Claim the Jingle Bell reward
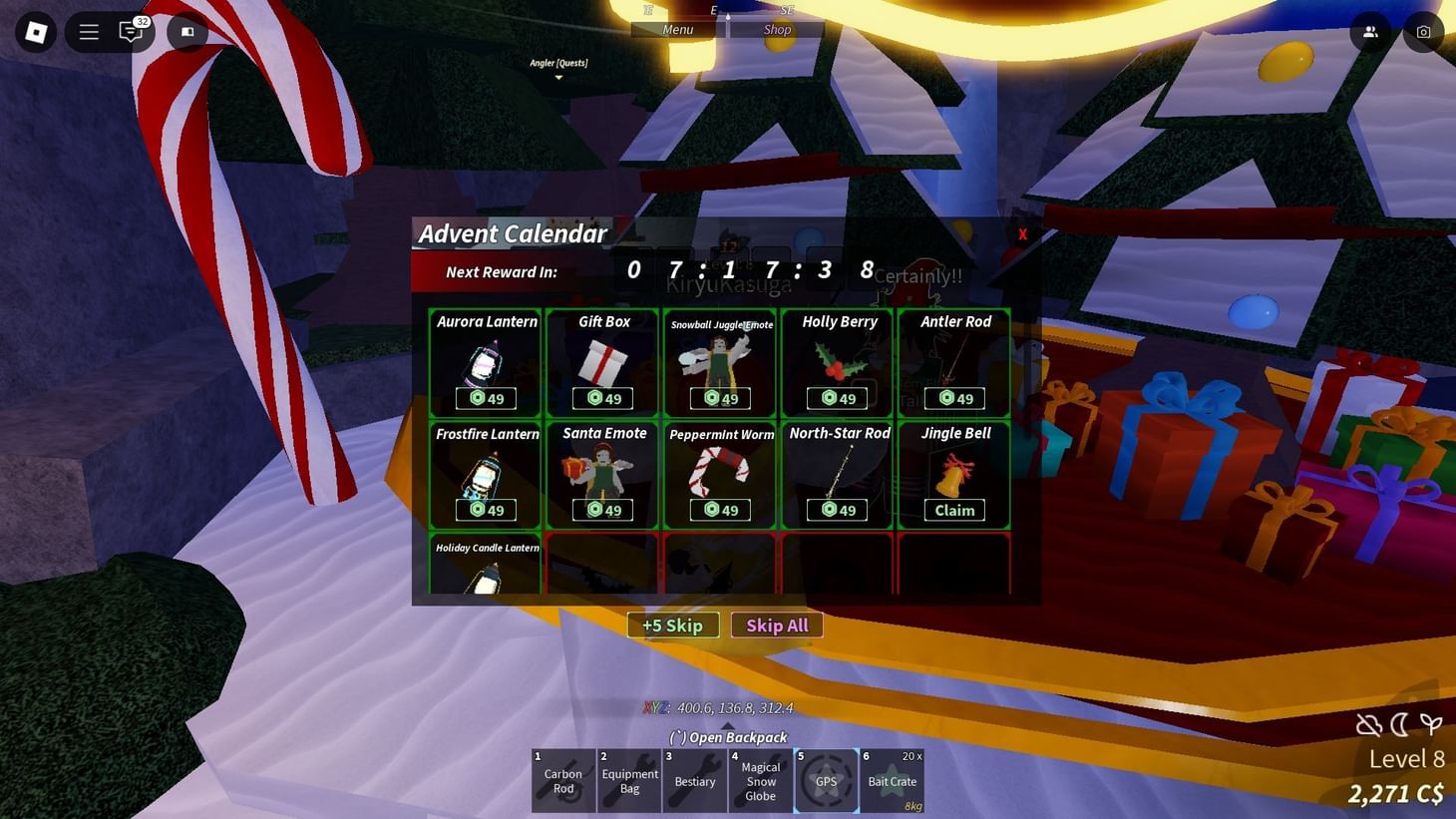Image resolution: width=1456 pixels, height=819 pixels. (x=953, y=510)
